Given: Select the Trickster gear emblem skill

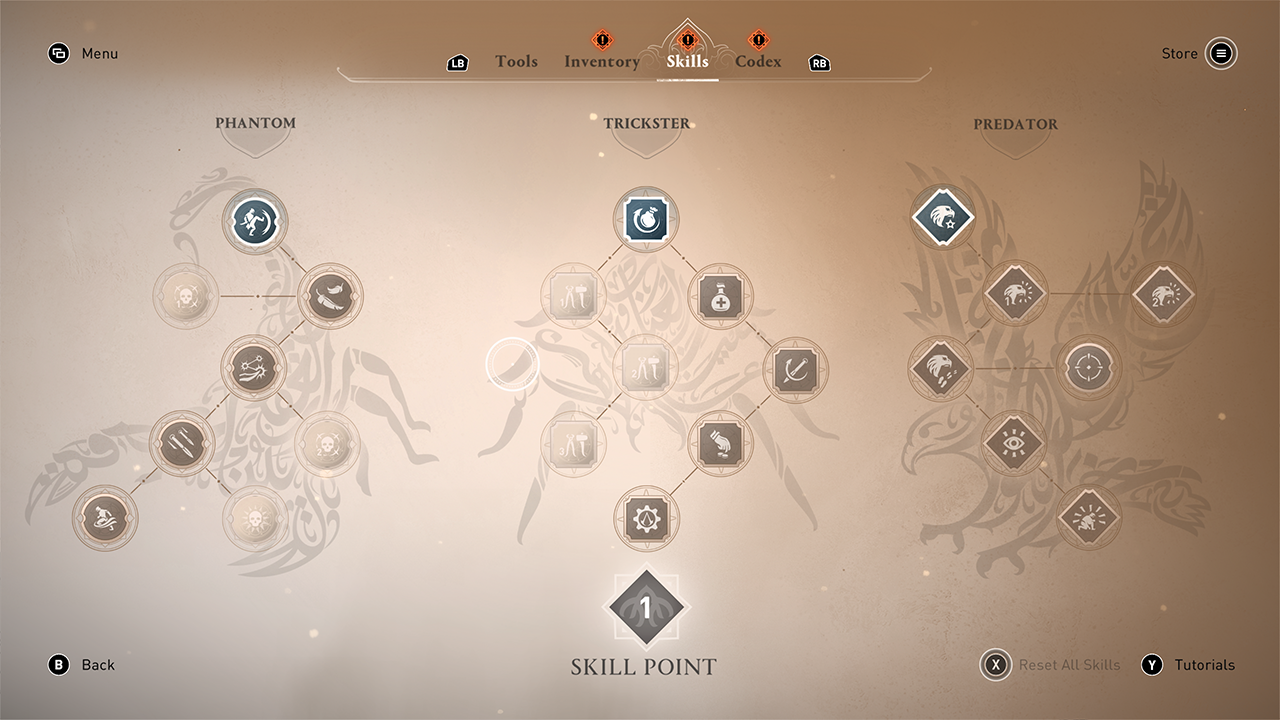Looking at the screenshot, I should [x=646, y=518].
